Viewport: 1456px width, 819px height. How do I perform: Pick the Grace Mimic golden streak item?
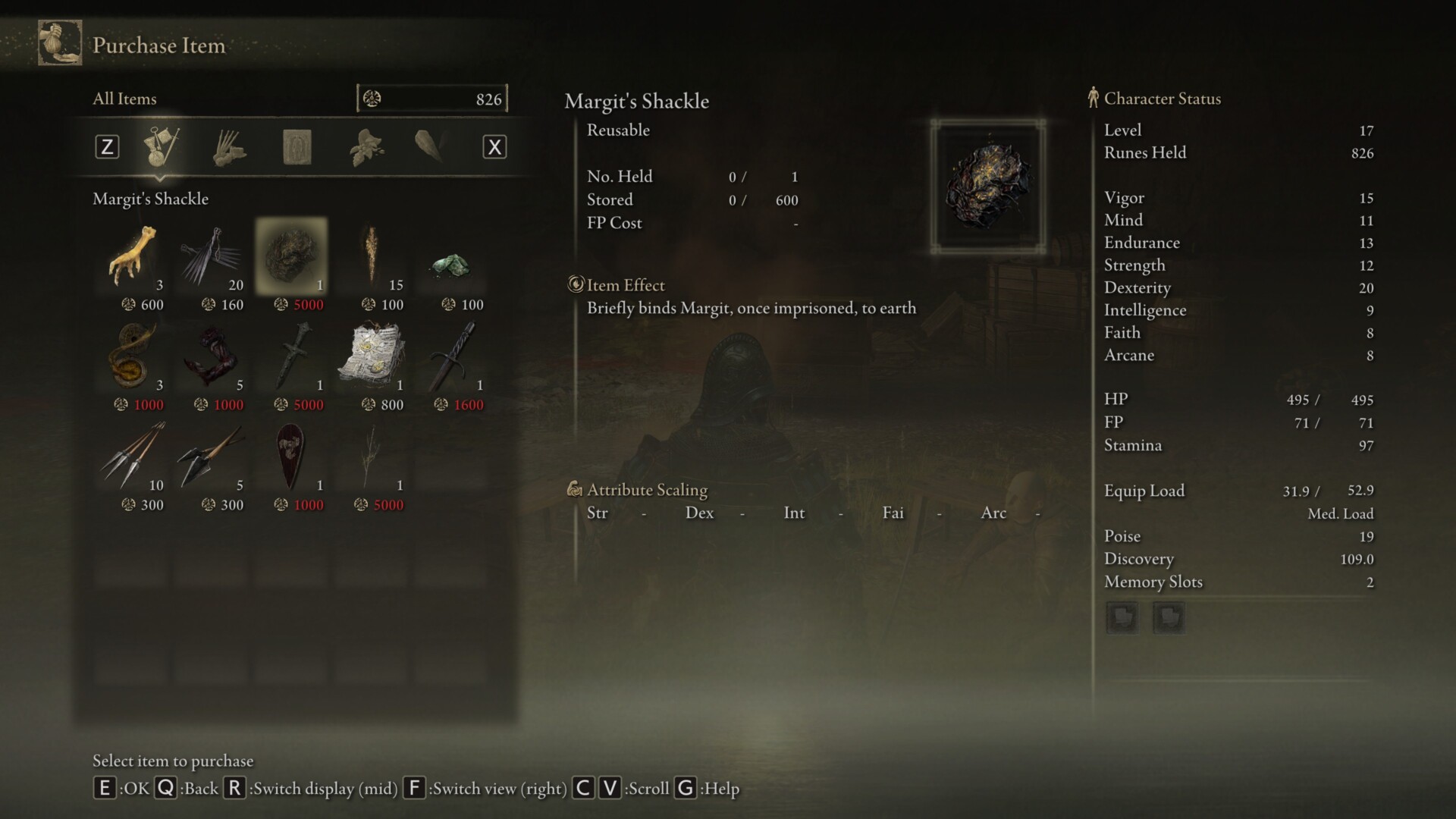pyautogui.click(x=372, y=258)
